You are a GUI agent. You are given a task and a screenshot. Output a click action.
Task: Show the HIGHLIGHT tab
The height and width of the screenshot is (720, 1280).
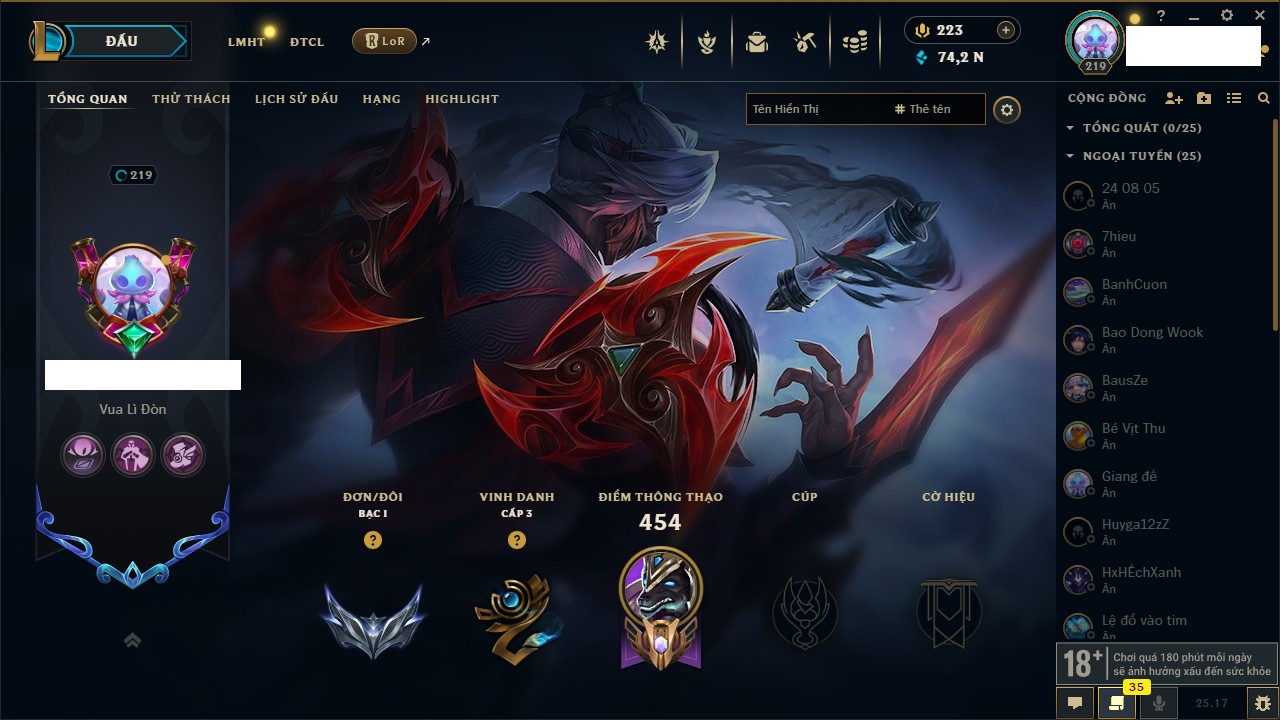pyautogui.click(x=461, y=99)
